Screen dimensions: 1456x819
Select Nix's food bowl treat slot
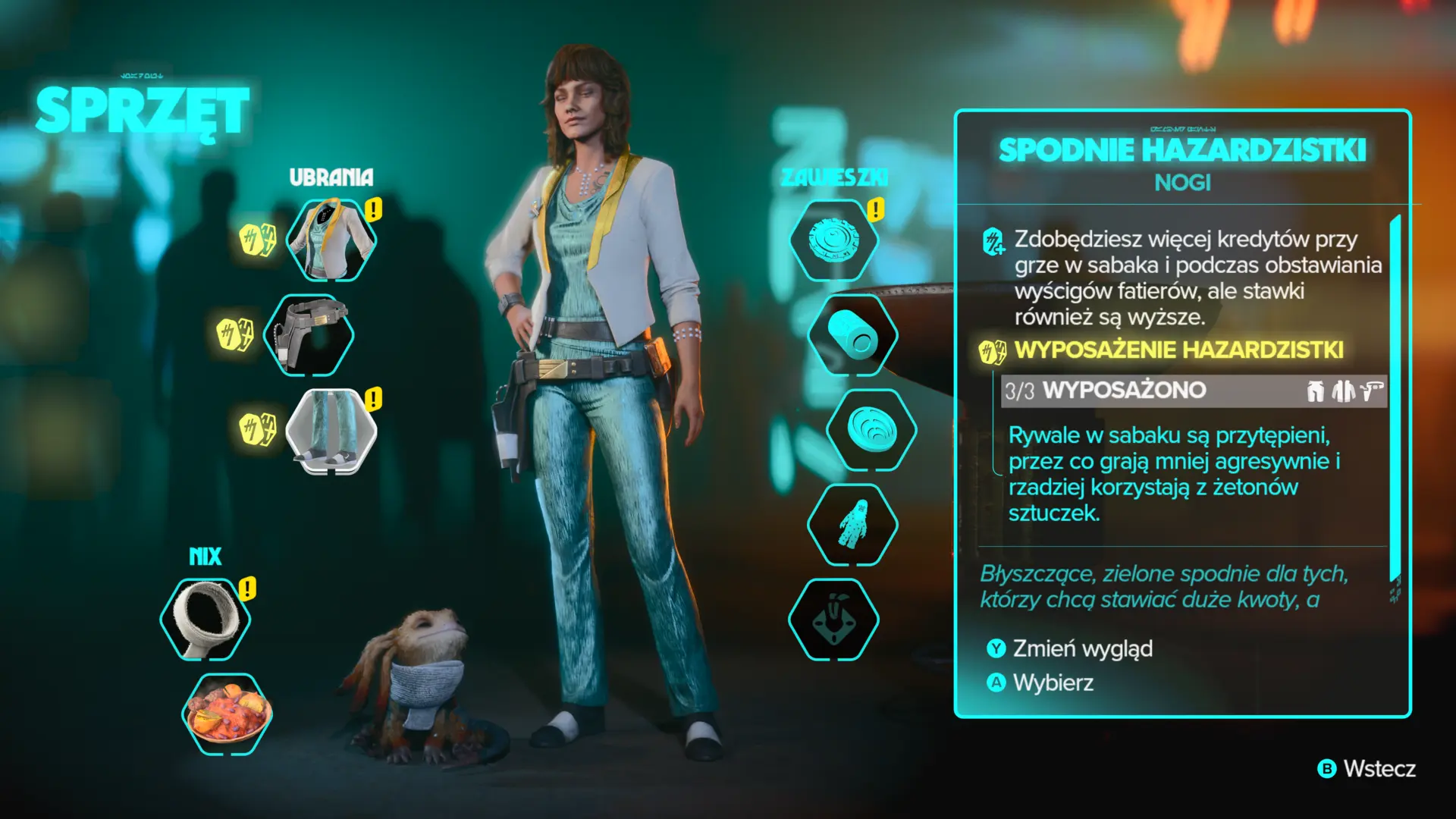point(227,714)
